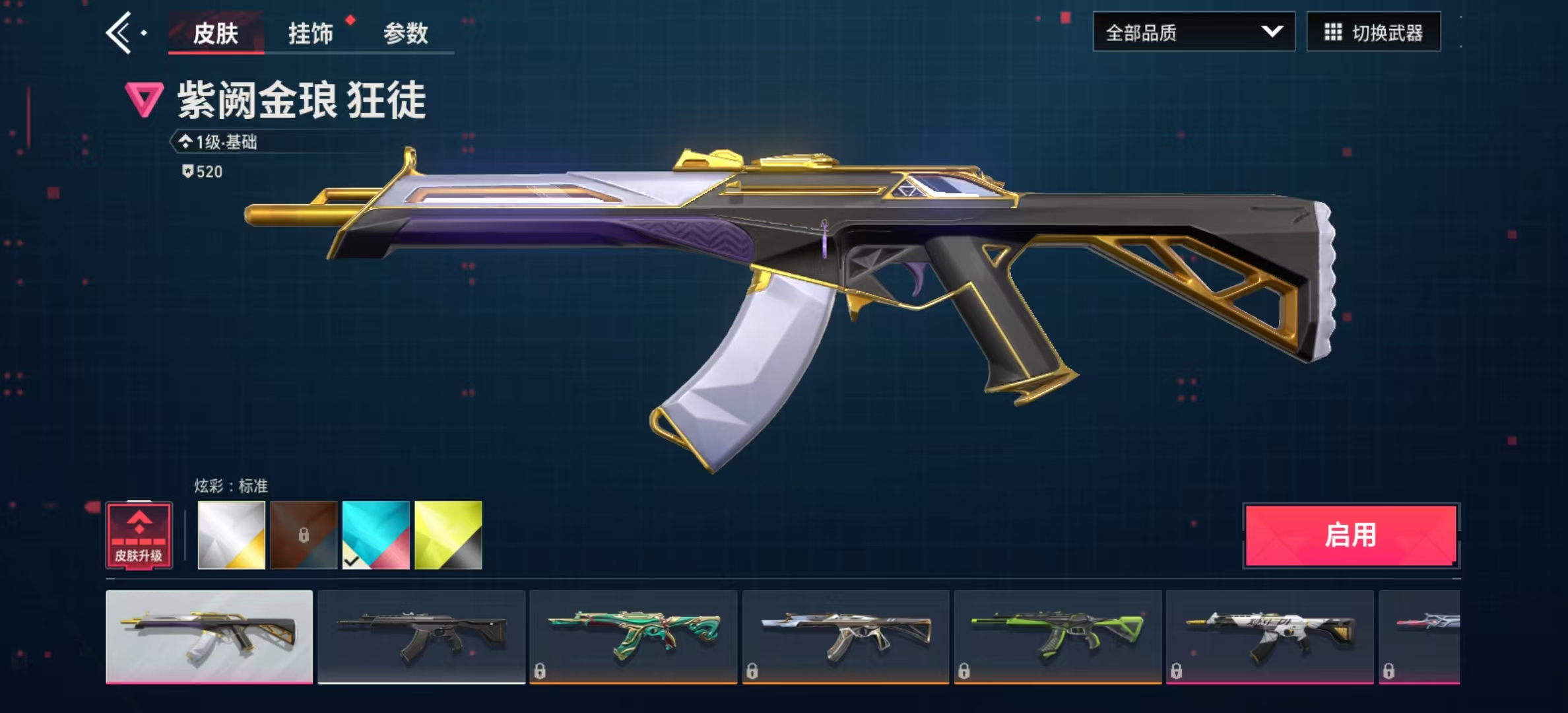Show the 参数 tab
Image resolution: width=1568 pixels, height=713 pixels.
tap(405, 32)
